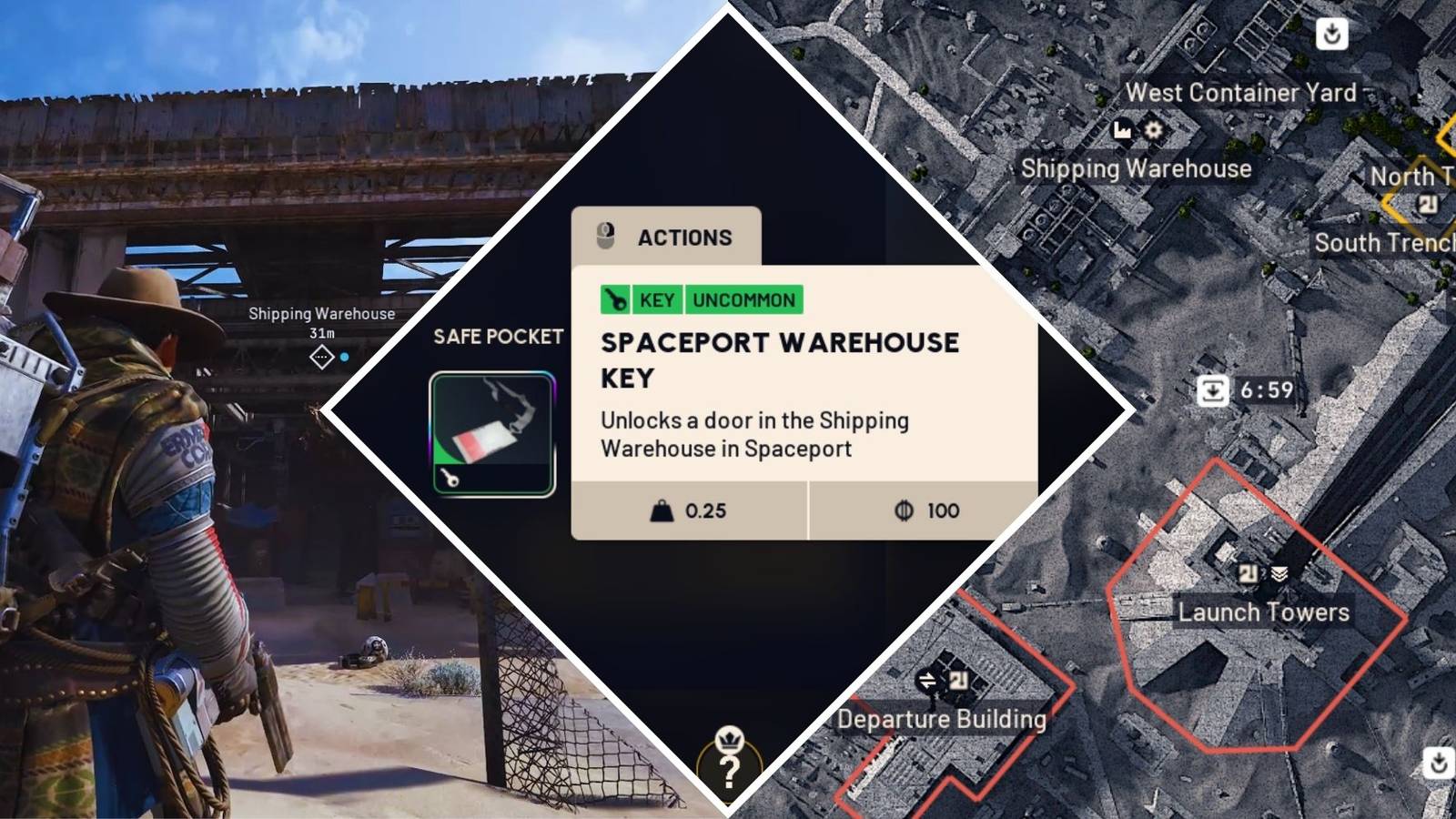Select the West Container Yard map label
1456x819 pixels.
1239,92
